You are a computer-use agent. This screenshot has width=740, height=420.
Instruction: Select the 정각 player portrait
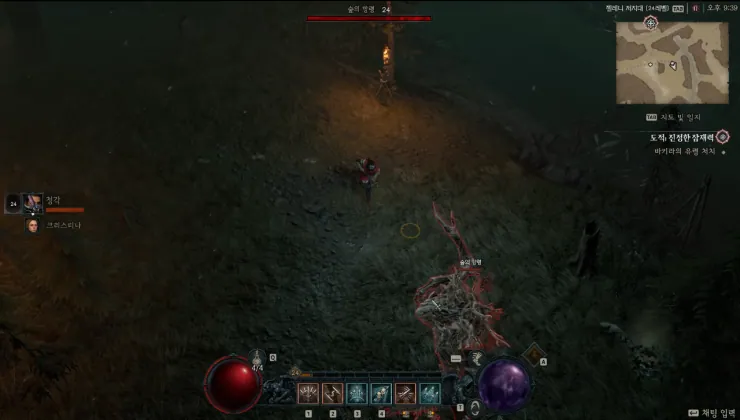[33, 203]
